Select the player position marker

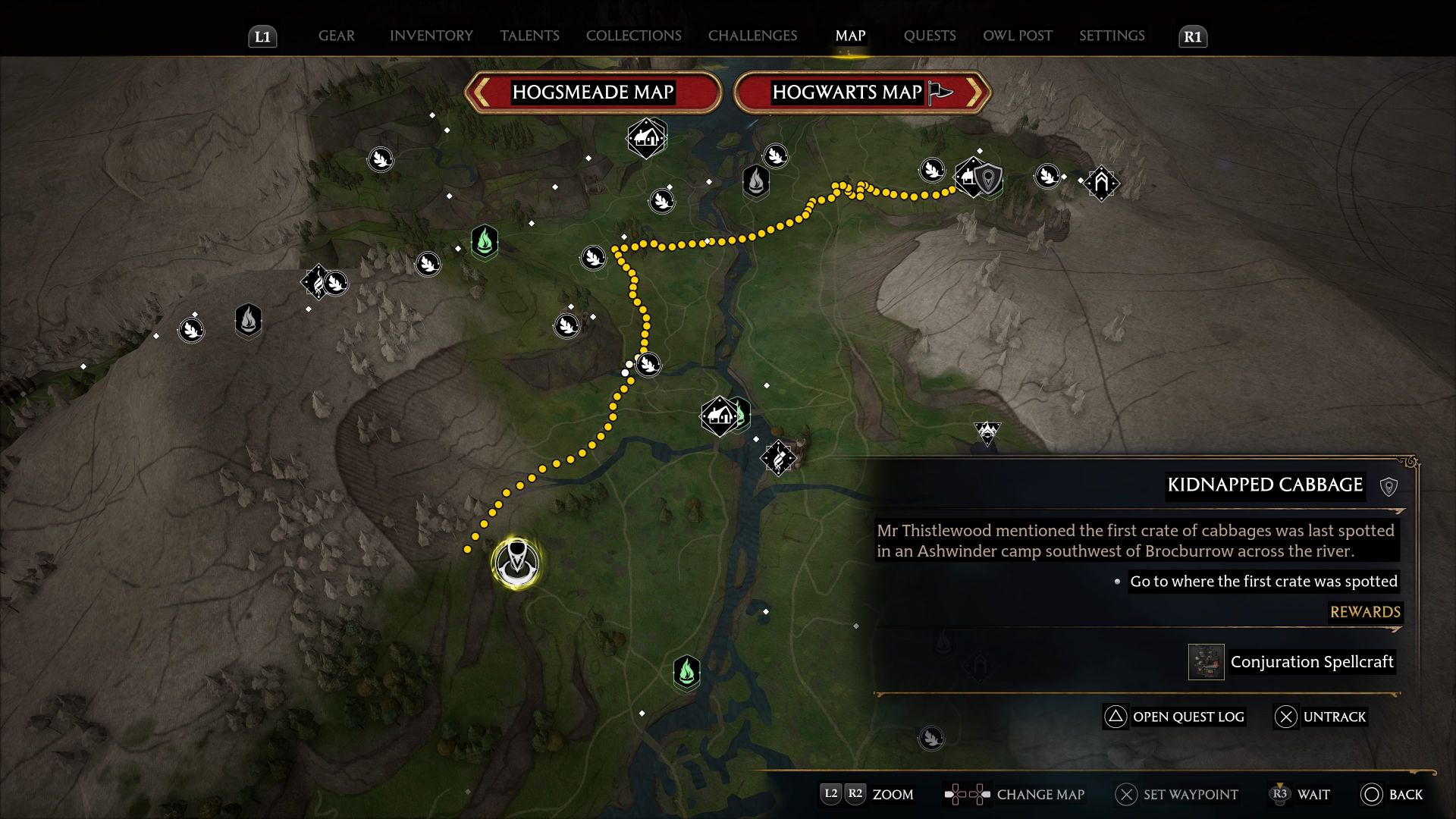click(x=516, y=563)
